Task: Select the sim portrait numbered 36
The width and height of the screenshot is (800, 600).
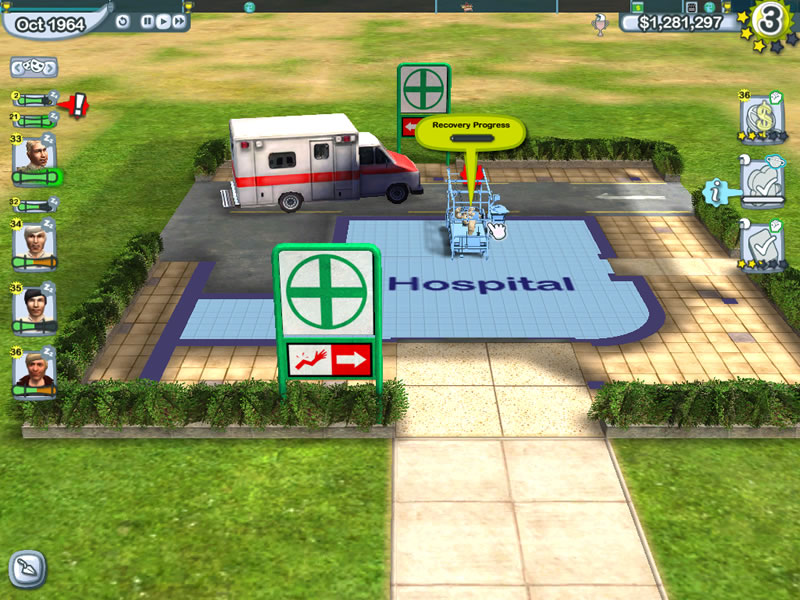Action: pyautogui.click(x=35, y=369)
